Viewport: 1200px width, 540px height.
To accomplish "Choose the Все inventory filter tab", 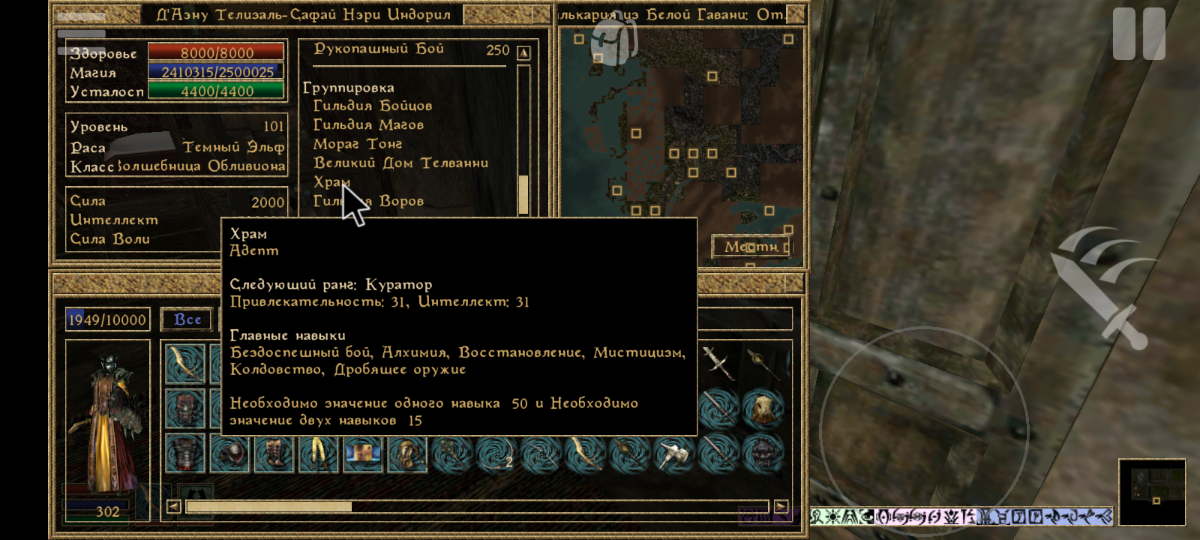I will point(188,320).
